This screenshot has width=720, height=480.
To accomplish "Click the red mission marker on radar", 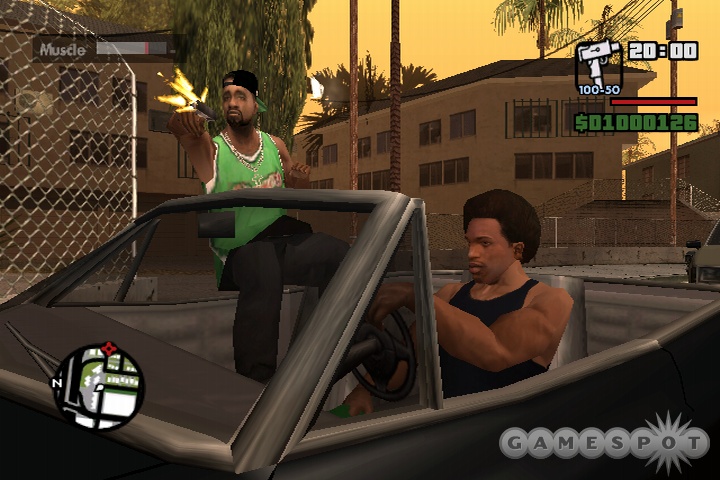I will (x=109, y=349).
